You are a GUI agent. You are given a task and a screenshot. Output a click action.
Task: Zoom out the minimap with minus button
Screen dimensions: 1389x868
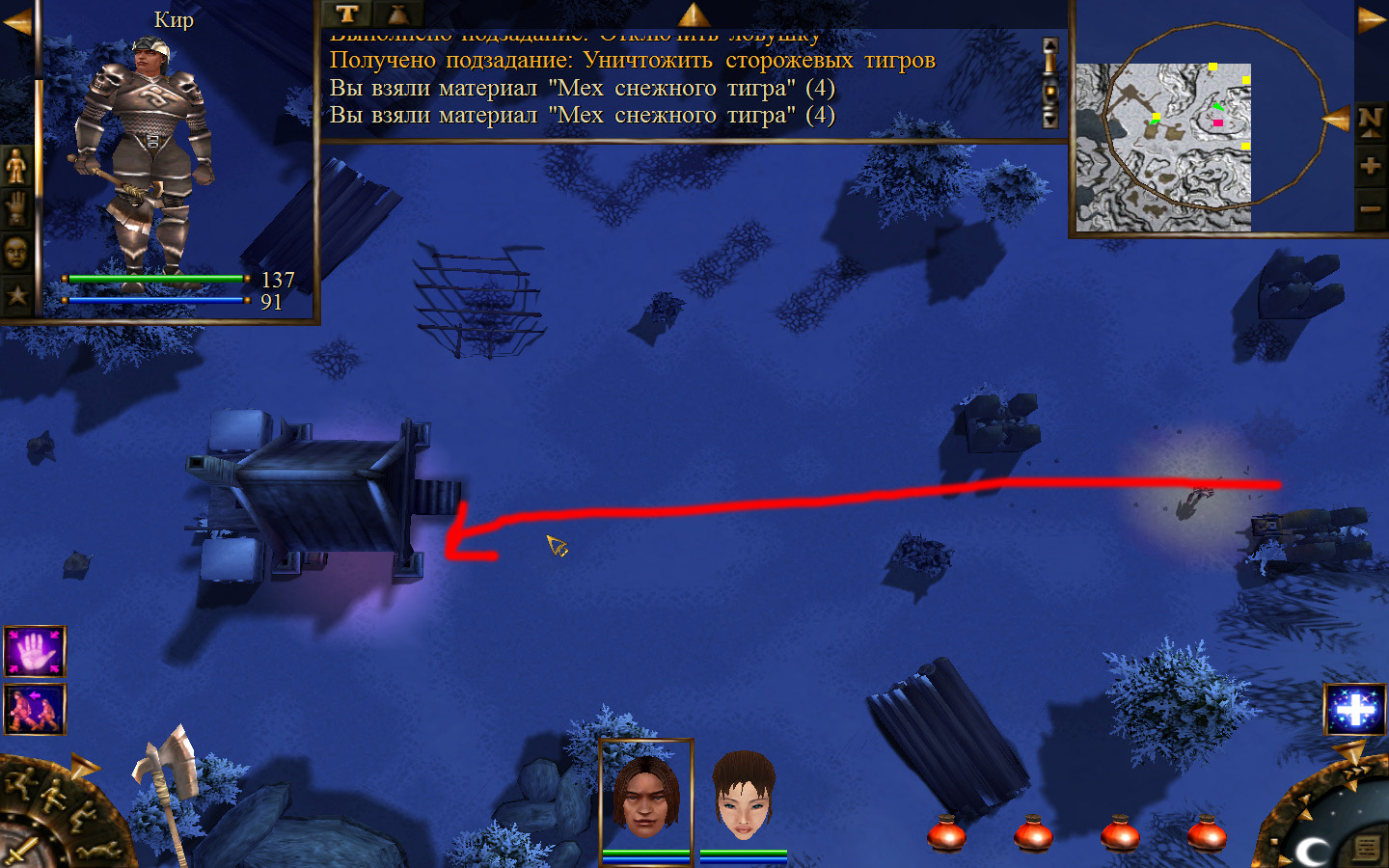1370,208
